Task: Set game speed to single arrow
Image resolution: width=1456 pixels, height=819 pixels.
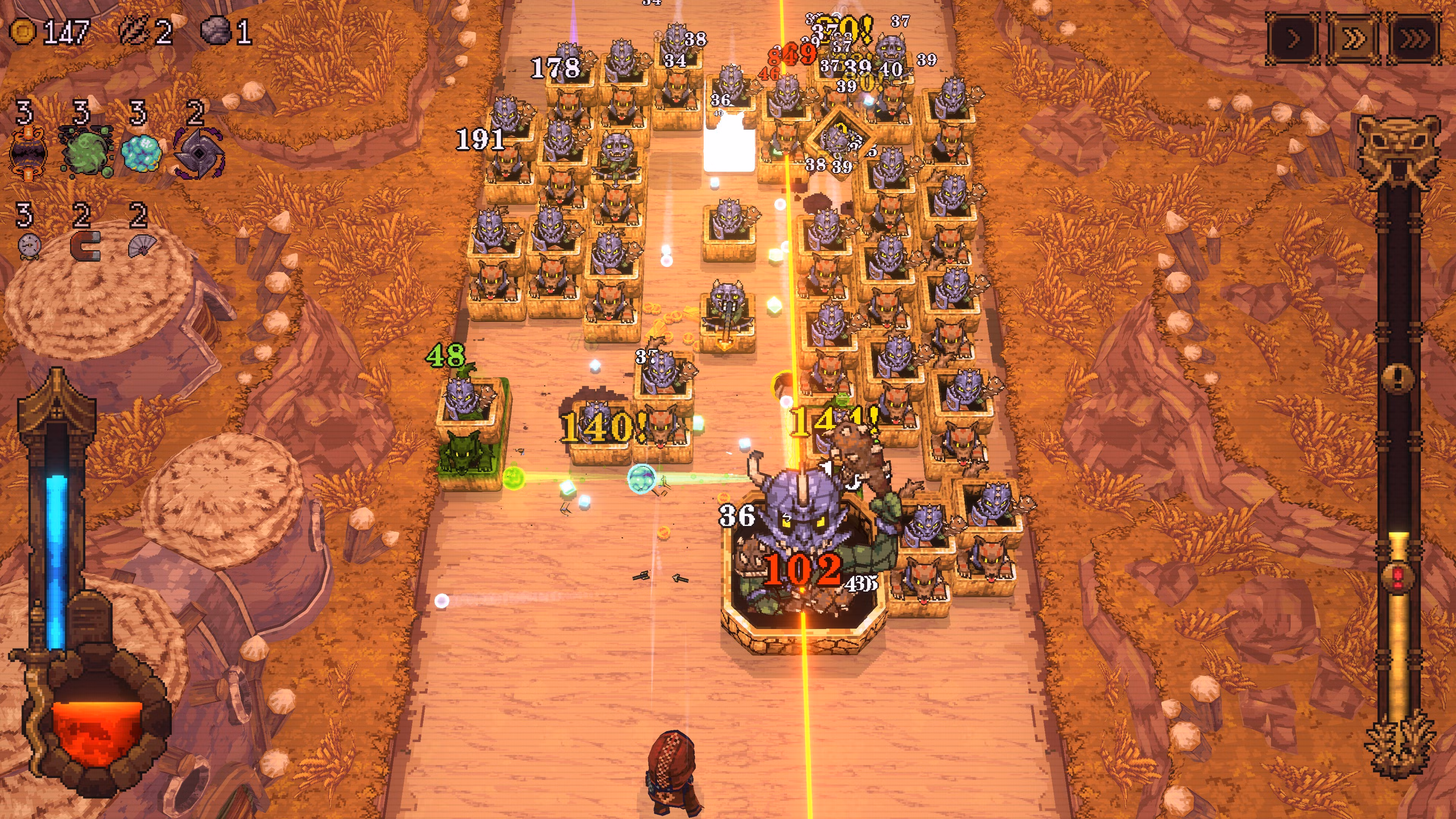Action: [x=1293, y=39]
